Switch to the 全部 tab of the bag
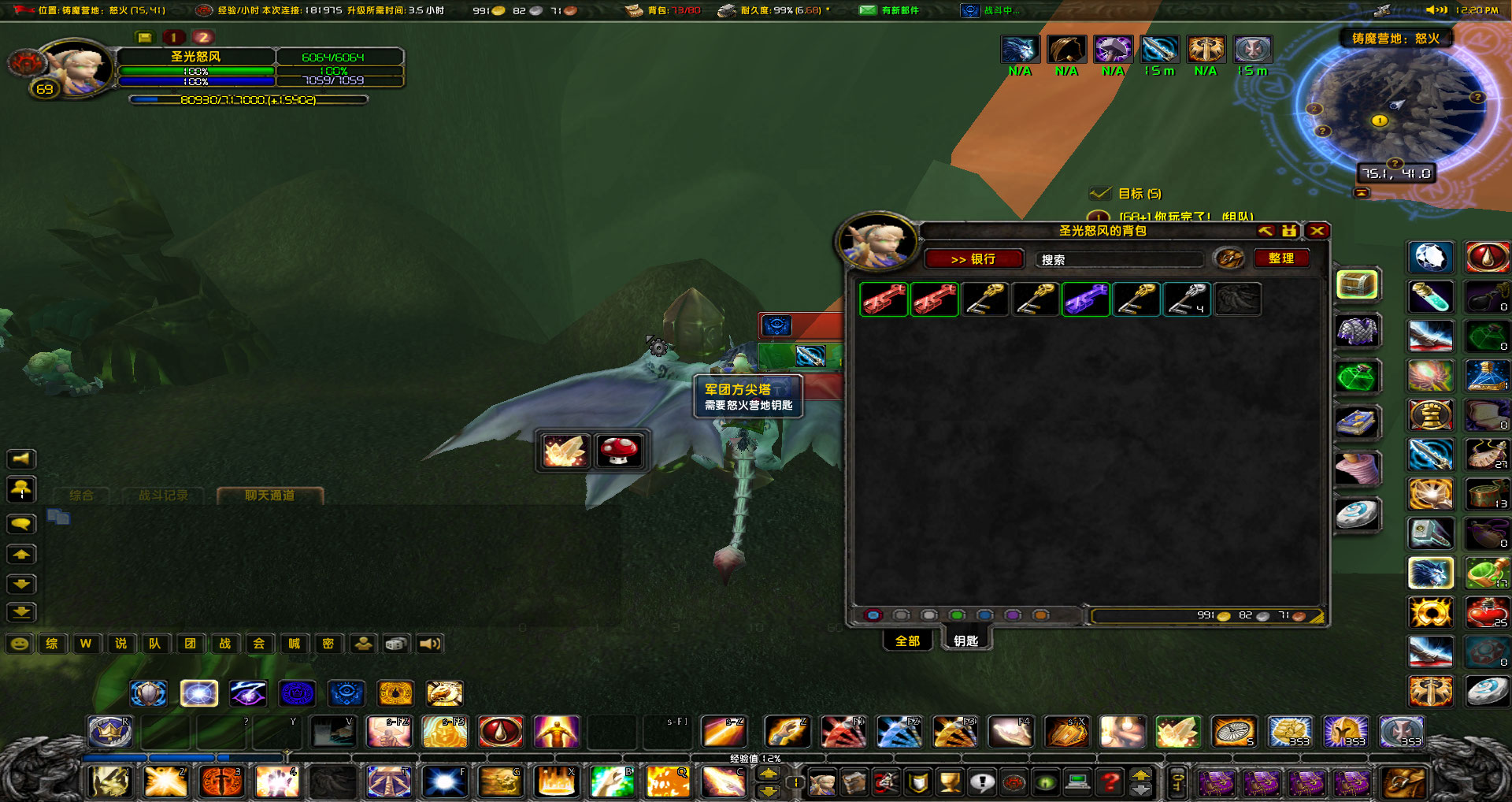The width and height of the screenshot is (1512, 802). 907,641
